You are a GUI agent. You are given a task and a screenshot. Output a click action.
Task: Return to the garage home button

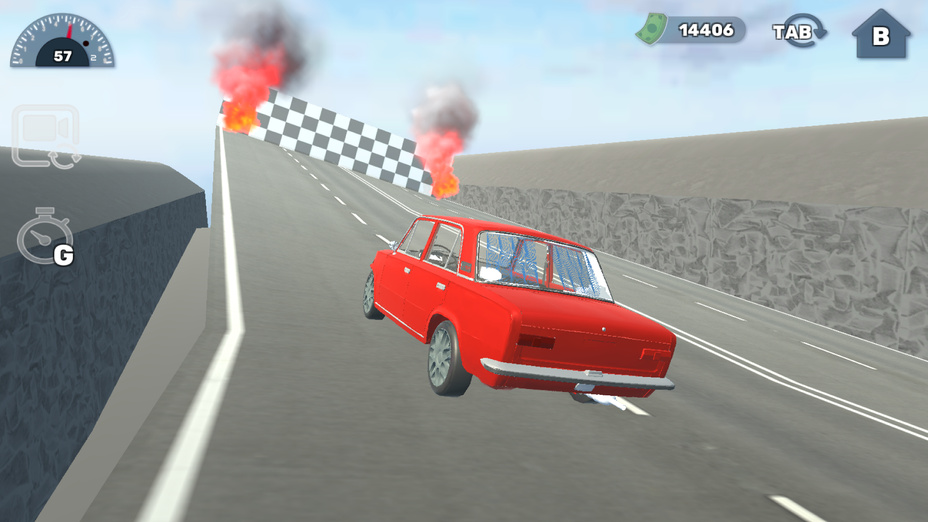pos(880,35)
